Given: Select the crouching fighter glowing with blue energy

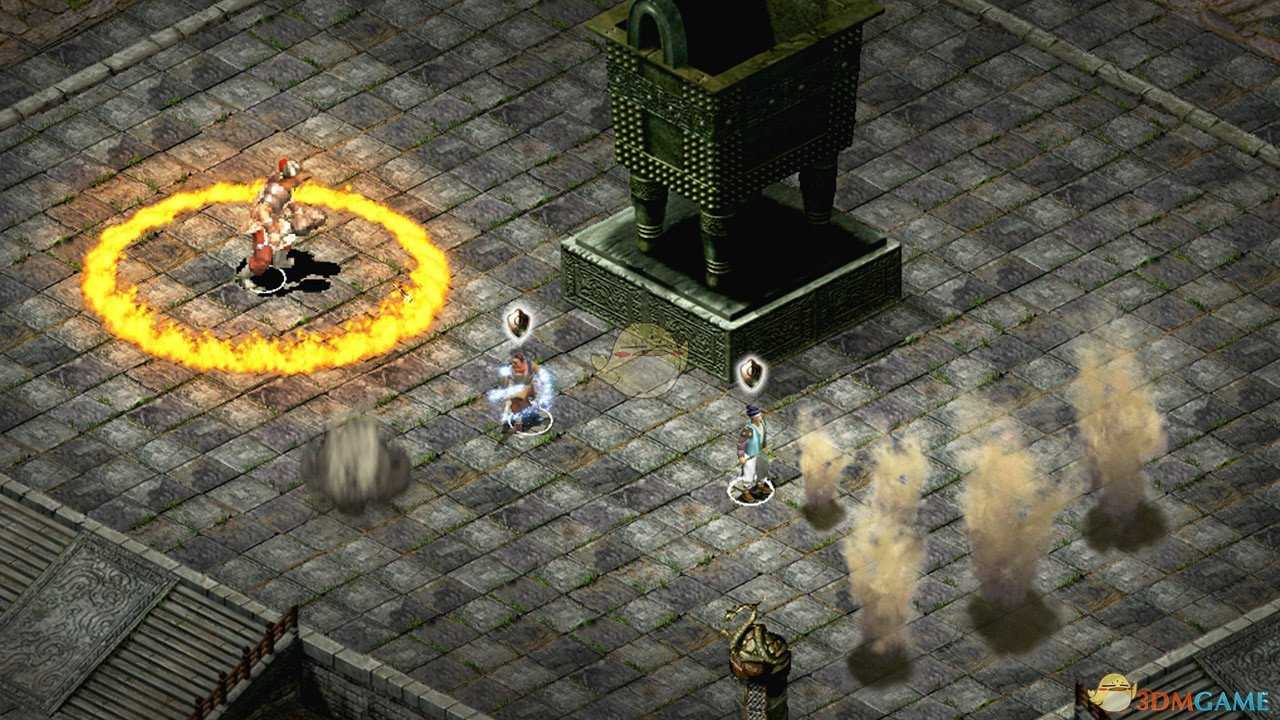Looking at the screenshot, I should click(524, 392).
